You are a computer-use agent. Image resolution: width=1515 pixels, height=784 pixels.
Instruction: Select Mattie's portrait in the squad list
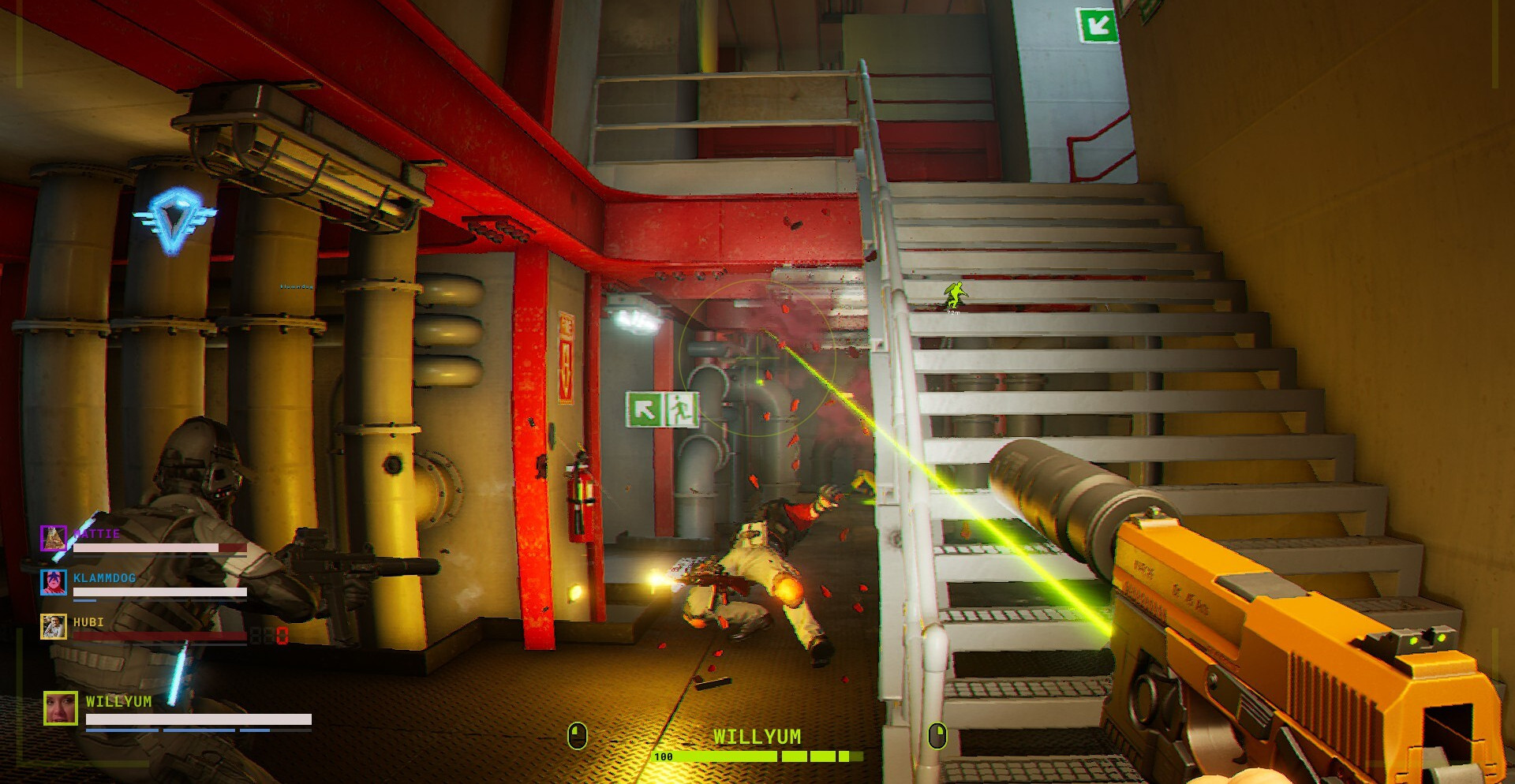coord(54,538)
